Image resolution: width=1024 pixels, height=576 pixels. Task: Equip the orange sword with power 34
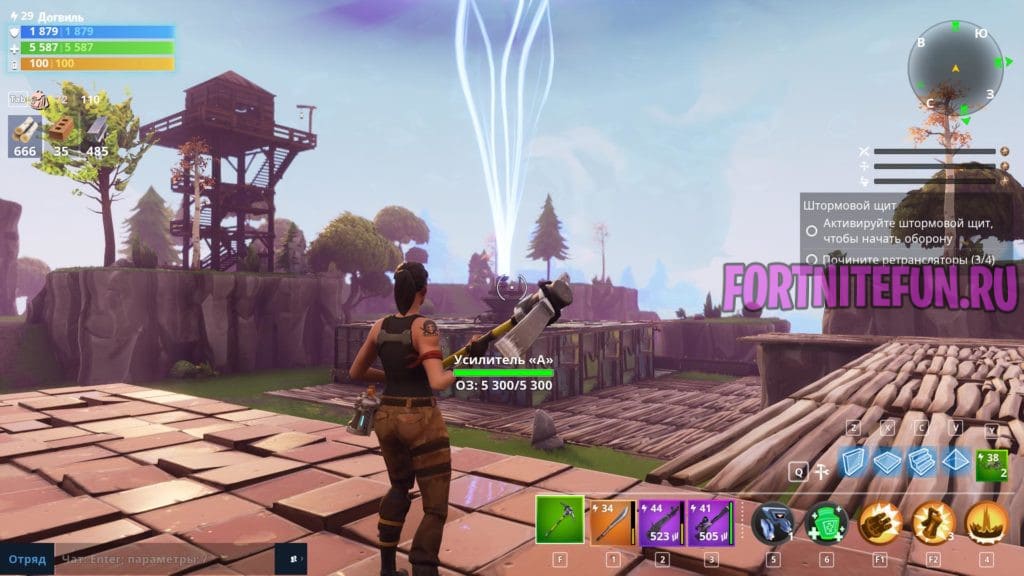tap(610, 521)
